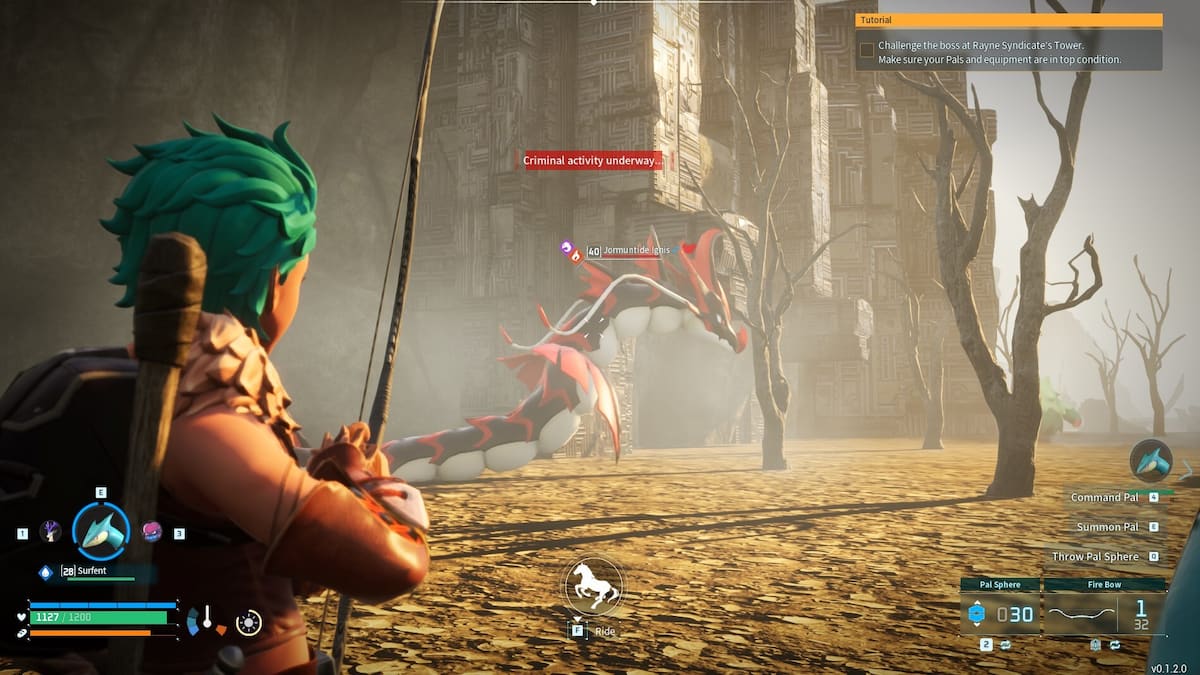The height and width of the screenshot is (675, 1200).
Task: Switch to the pink-haired pal icon
Action: point(152,532)
